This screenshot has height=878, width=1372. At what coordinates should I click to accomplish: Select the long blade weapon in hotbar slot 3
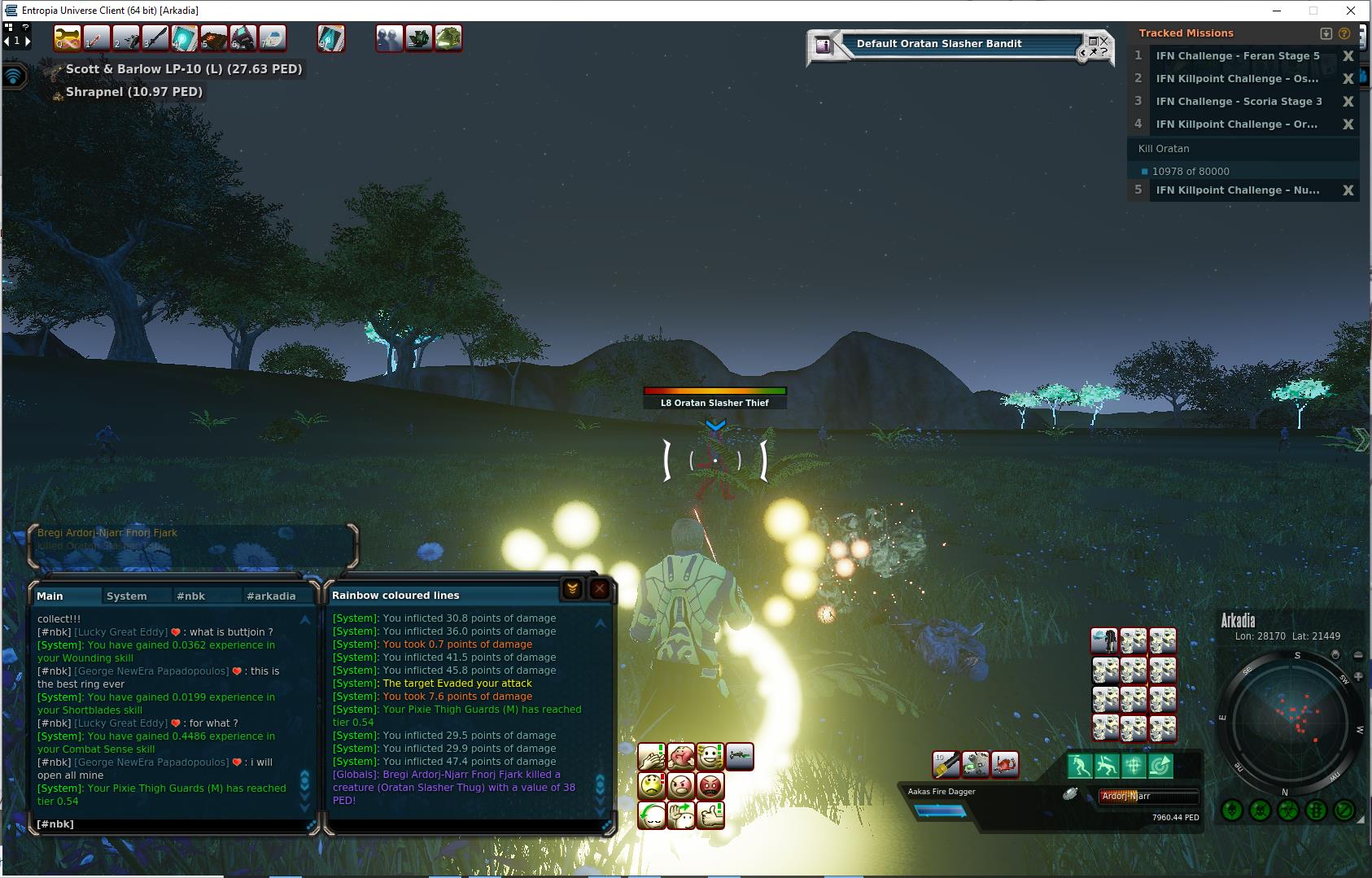[155, 38]
